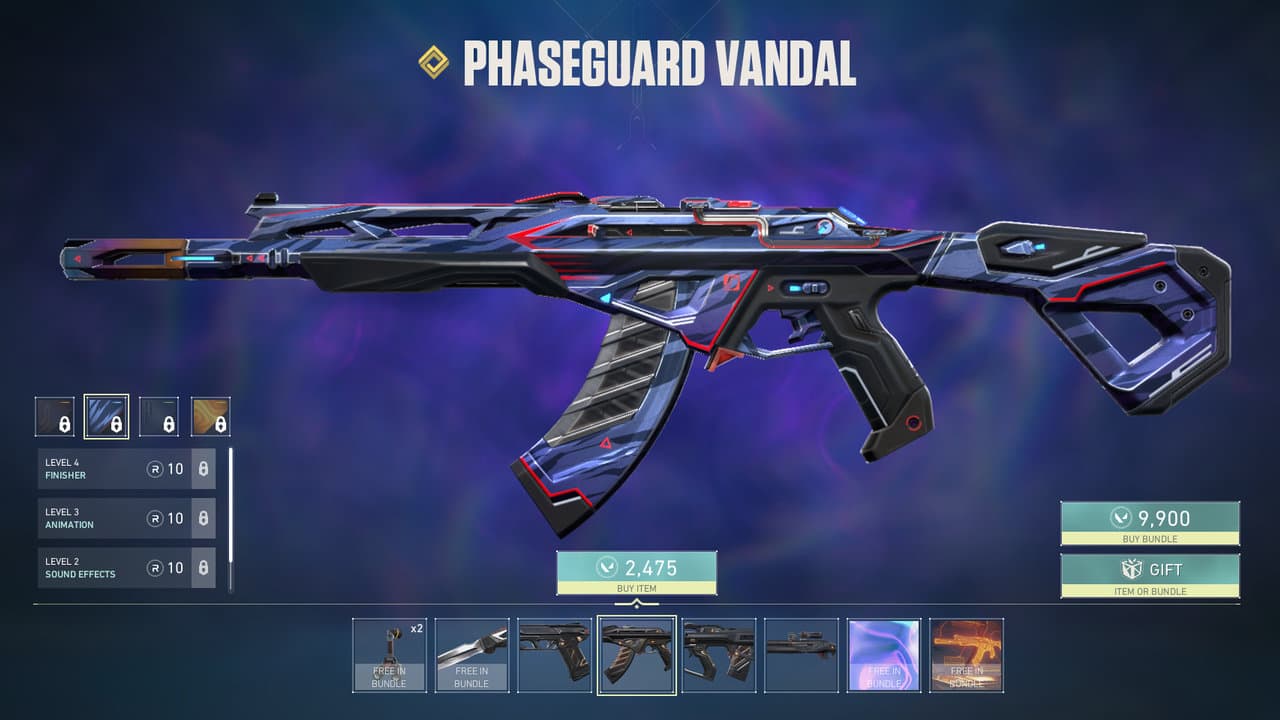Toggle the padlock on the first dark variant swatch

tap(64, 424)
